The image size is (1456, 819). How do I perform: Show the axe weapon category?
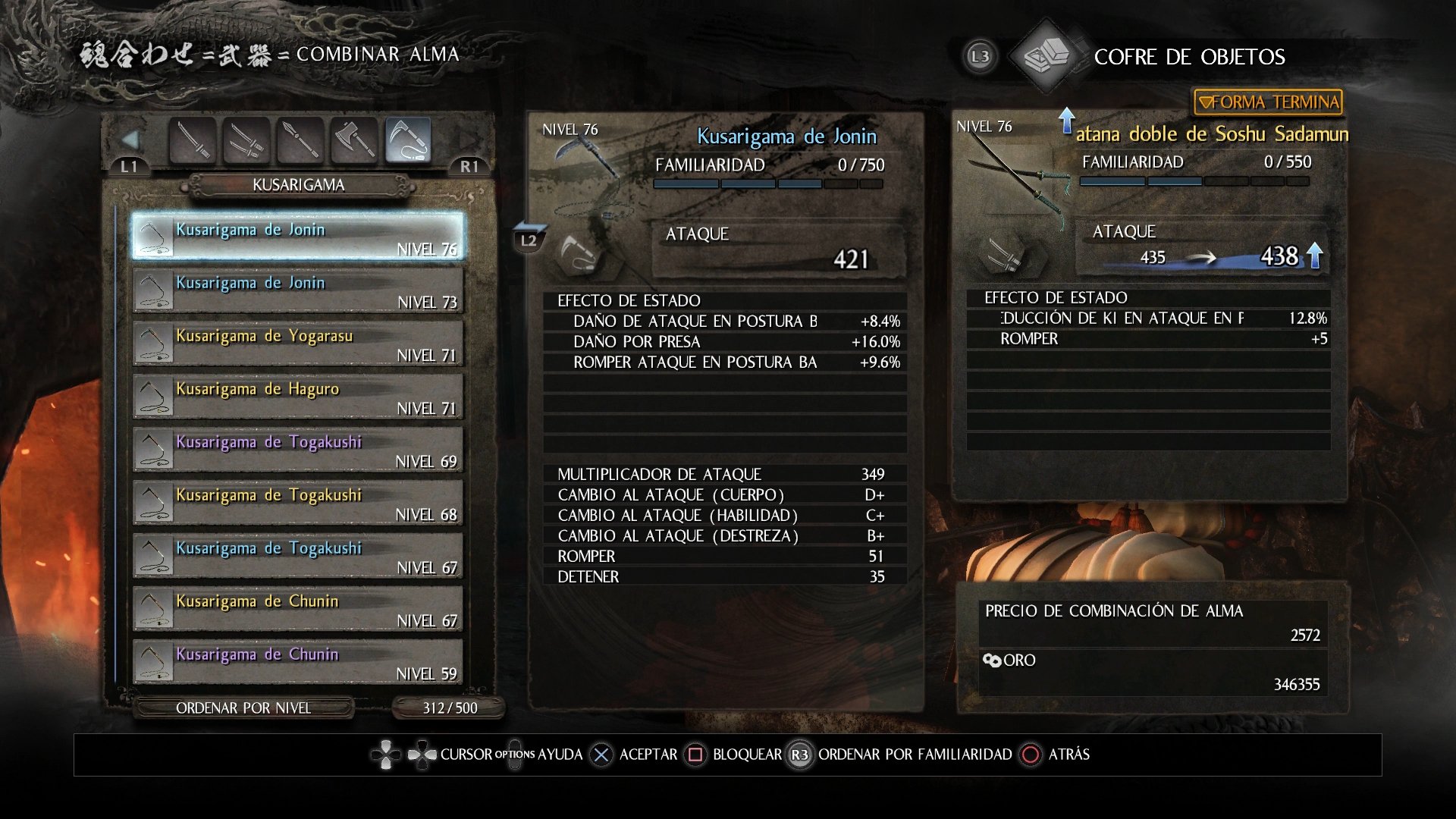click(x=354, y=140)
